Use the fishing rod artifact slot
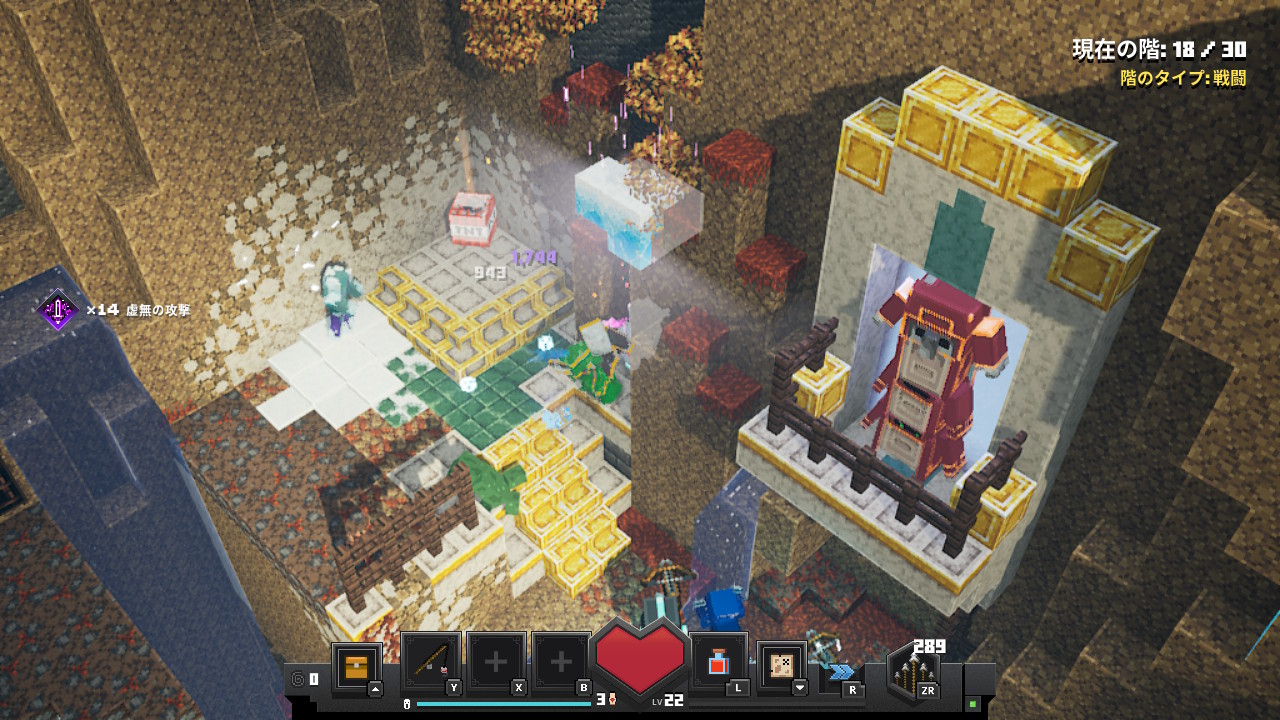The height and width of the screenshot is (720, 1280). [x=431, y=662]
